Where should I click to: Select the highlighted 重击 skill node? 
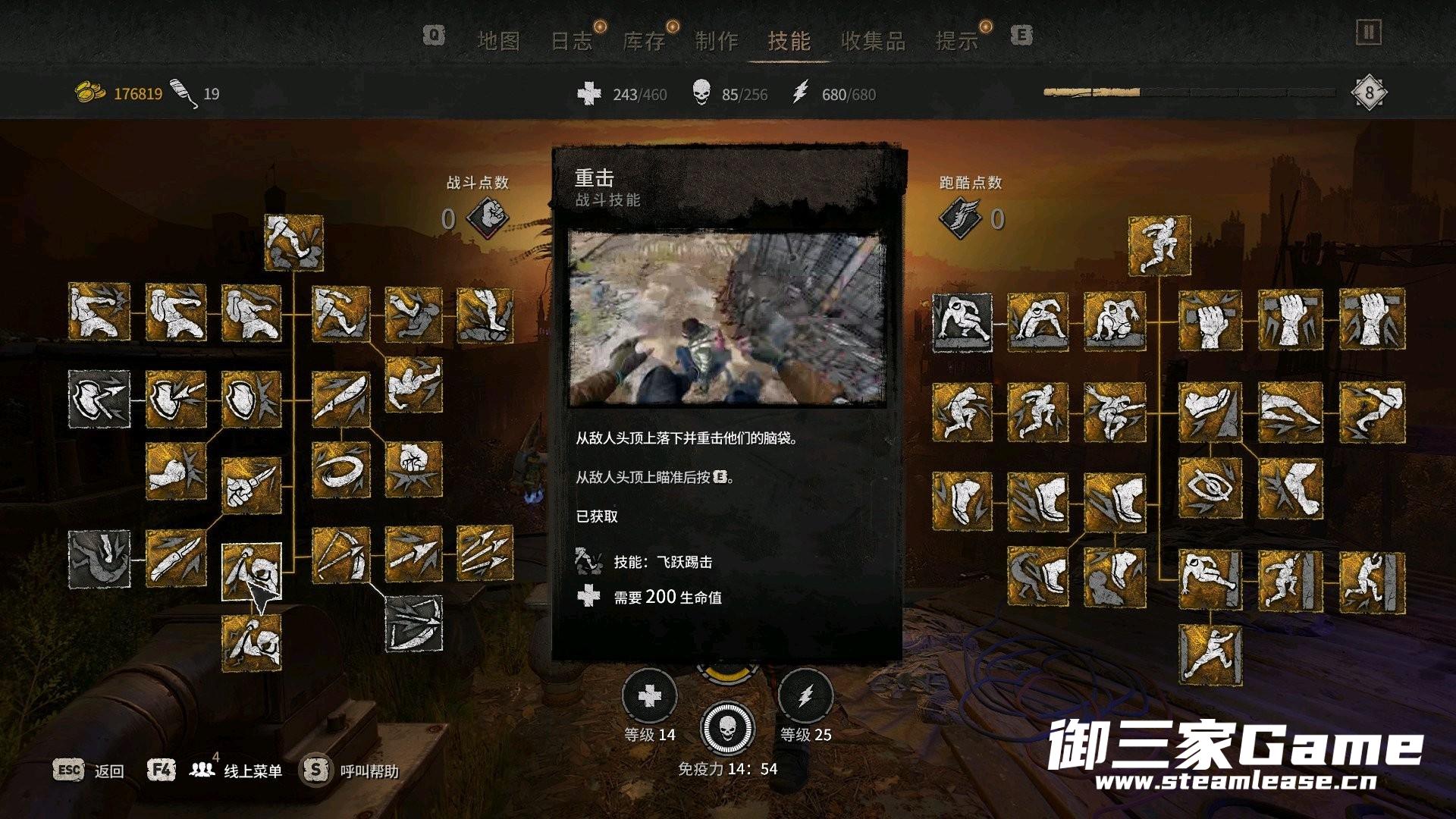[x=252, y=572]
